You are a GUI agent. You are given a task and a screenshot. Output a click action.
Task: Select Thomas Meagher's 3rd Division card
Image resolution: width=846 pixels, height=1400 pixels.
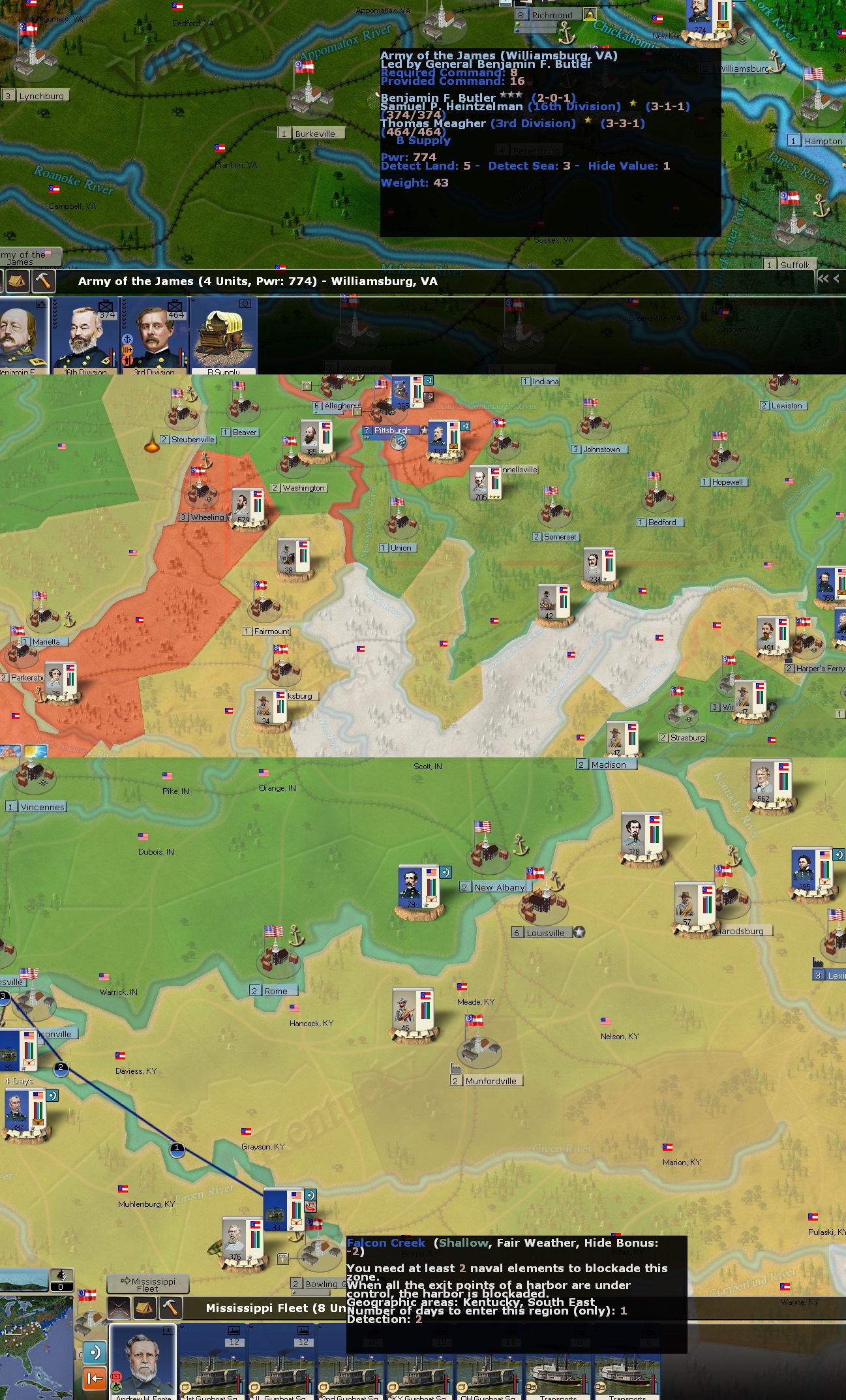[155, 335]
